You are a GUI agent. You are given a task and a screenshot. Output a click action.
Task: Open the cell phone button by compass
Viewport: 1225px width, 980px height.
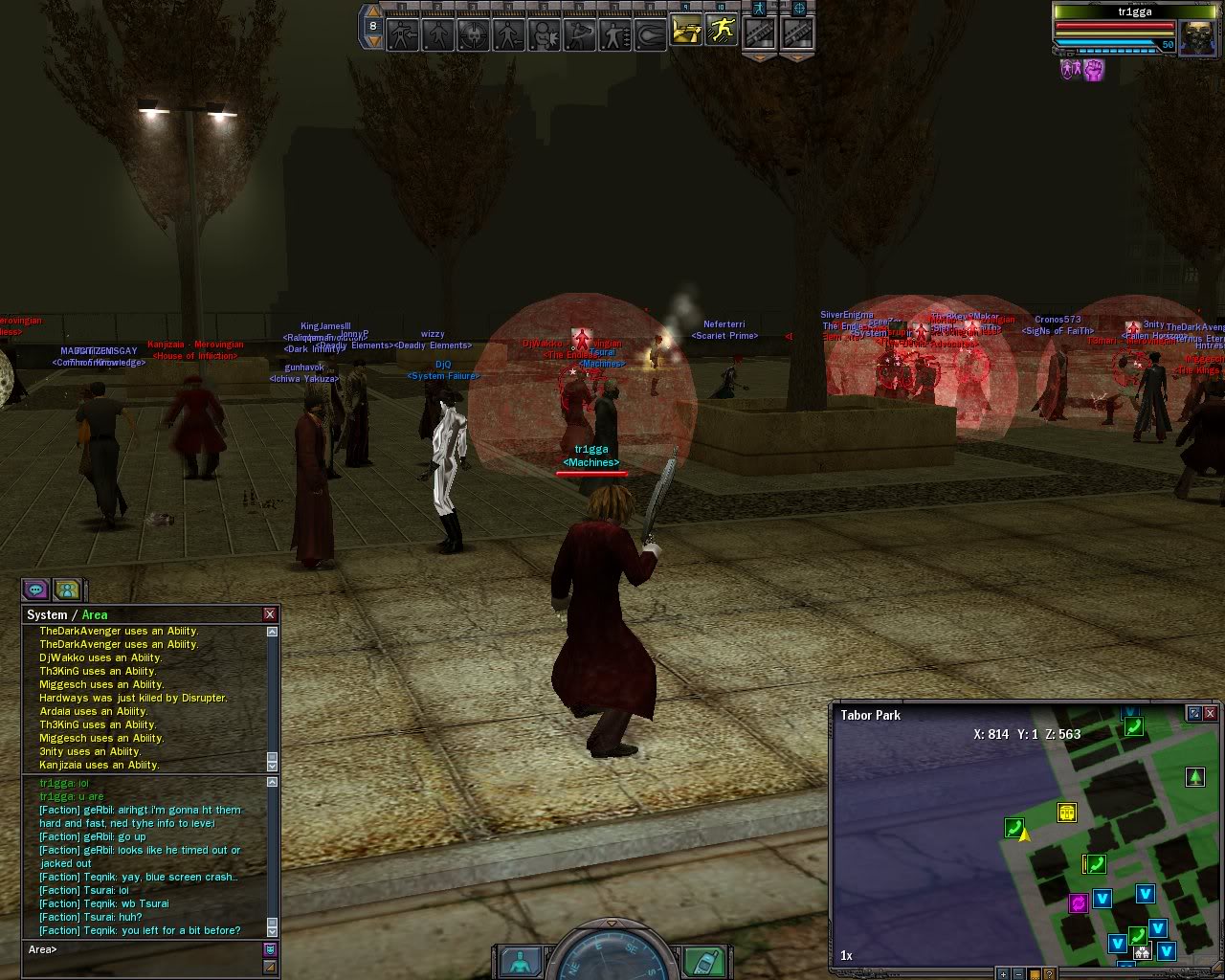click(x=702, y=961)
